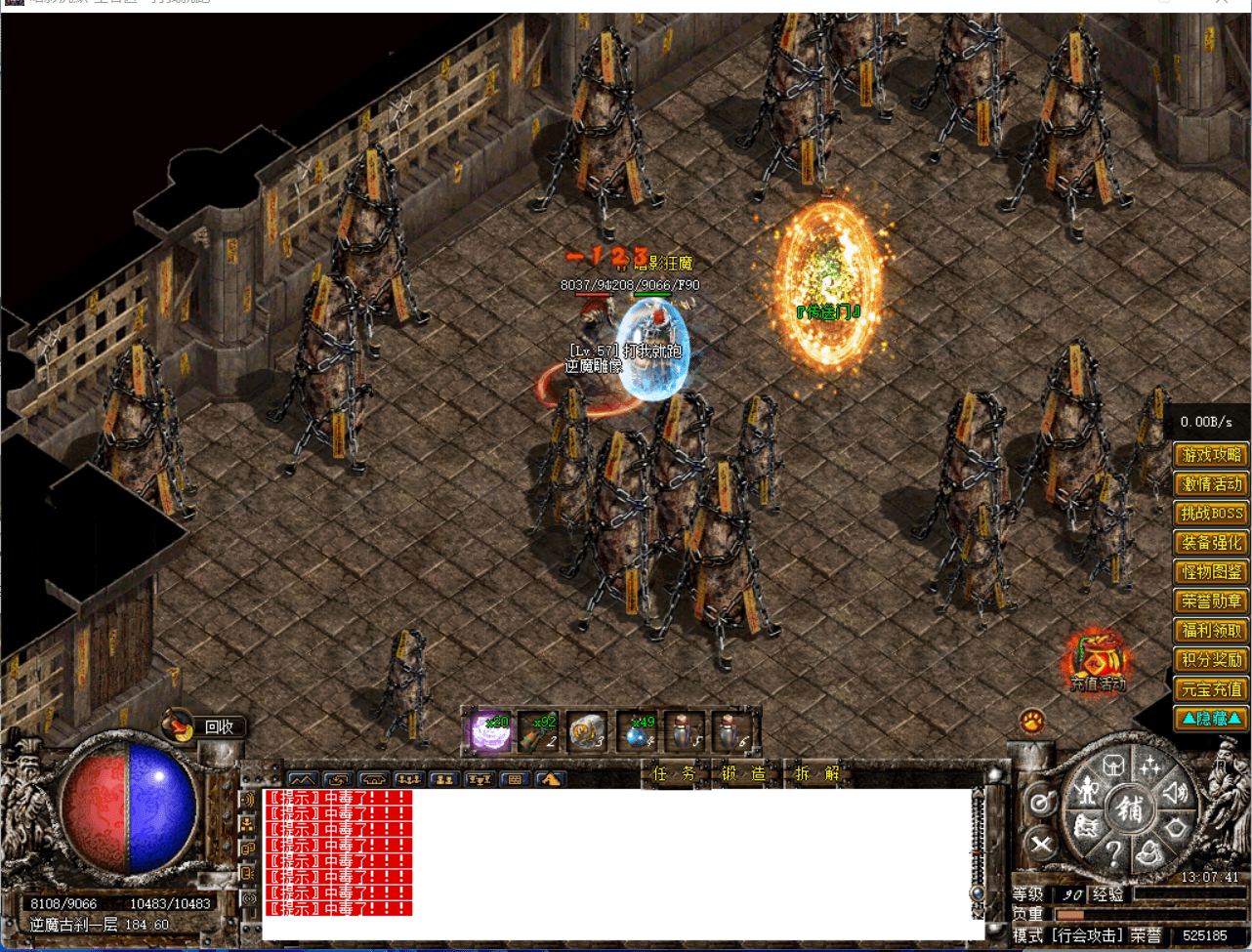
Task: Click the 挑战BOSS button
Action: (x=1210, y=514)
